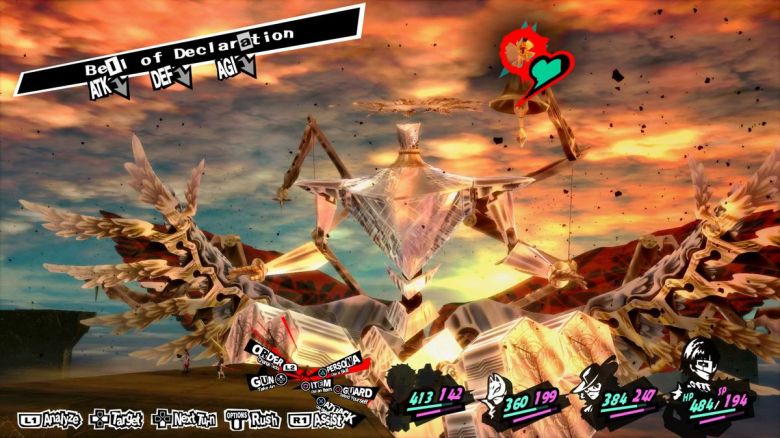The image size is (780, 438).
Task: Select the fox-masked party member portrait
Action: (x=492, y=390)
